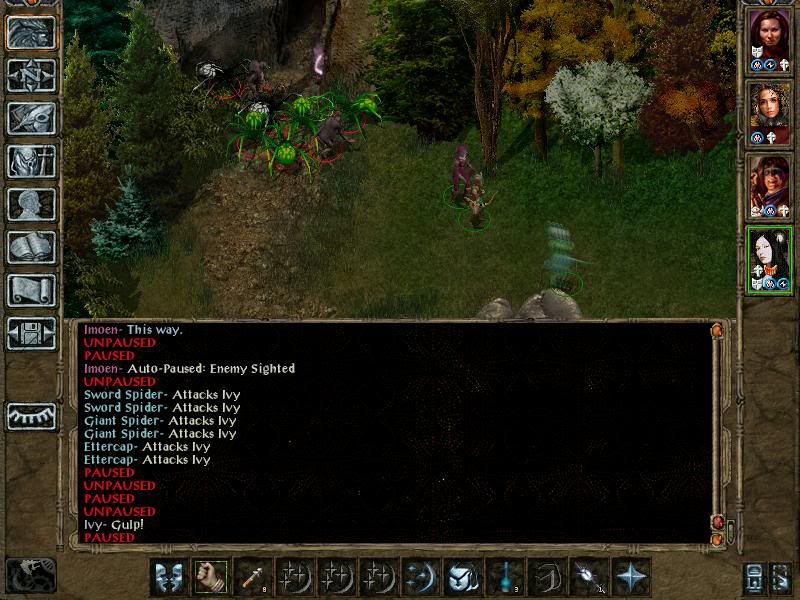Equip the arrow quick weapon slot
Image resolution: width=800 pixels, height=600 pixels.
click(x=252, y=577)
